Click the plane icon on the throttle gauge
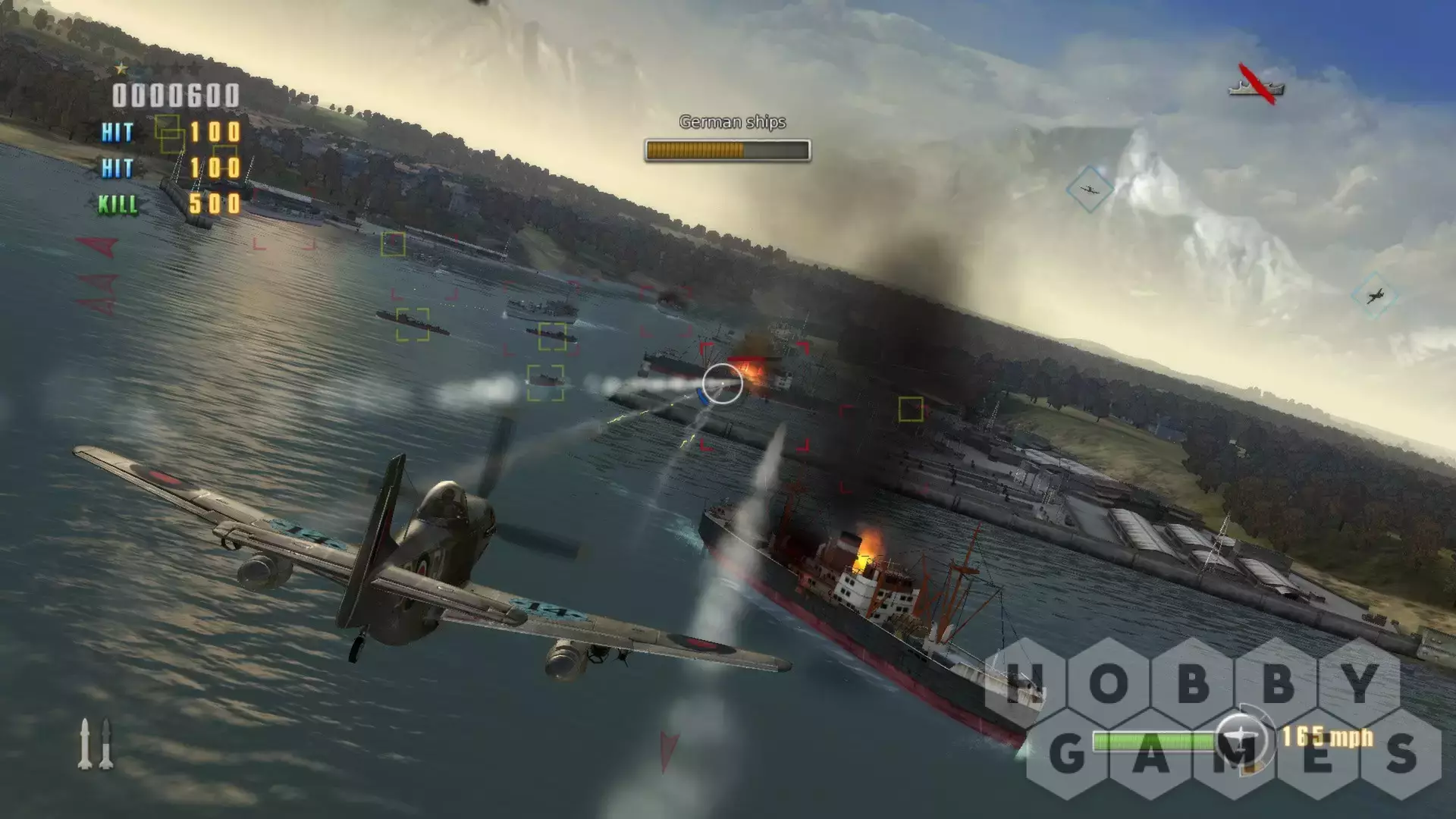 click(1241, 738)
